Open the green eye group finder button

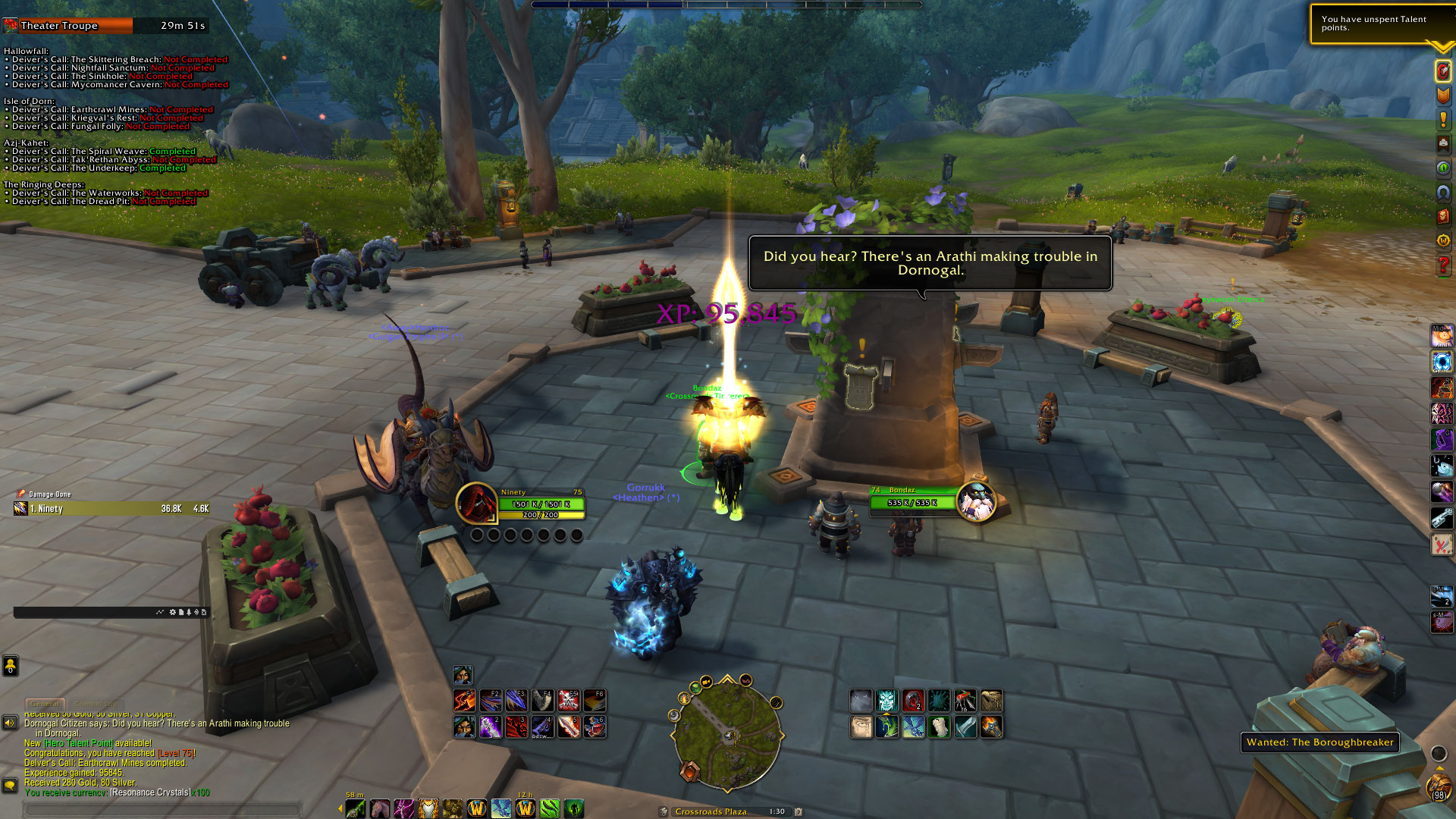tap(1442, 168)
